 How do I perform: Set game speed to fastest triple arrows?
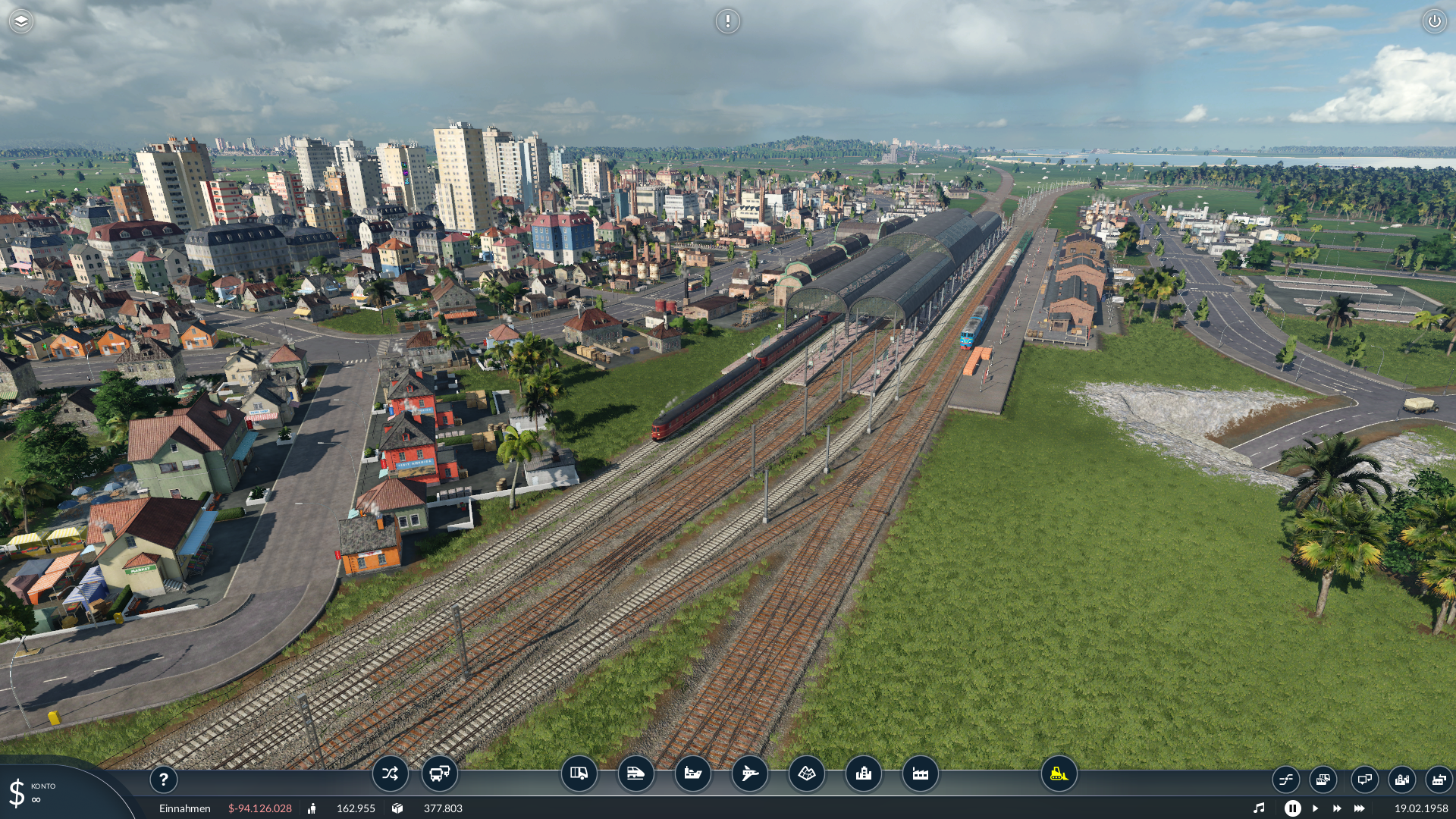click(x=1360, y=808)
